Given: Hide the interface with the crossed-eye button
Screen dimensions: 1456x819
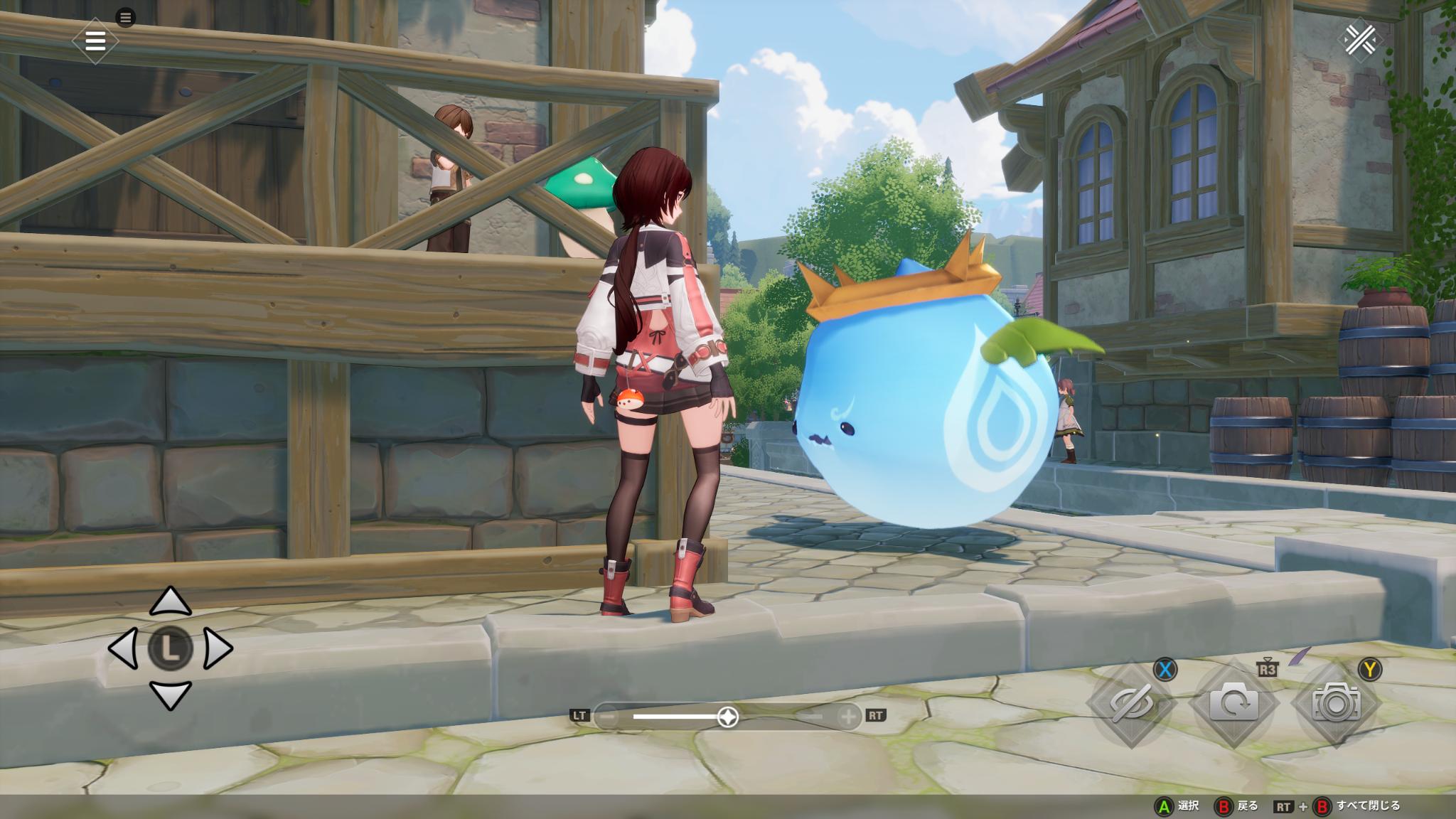Looking at the screenshot, I should click(x=1130, y=703).
